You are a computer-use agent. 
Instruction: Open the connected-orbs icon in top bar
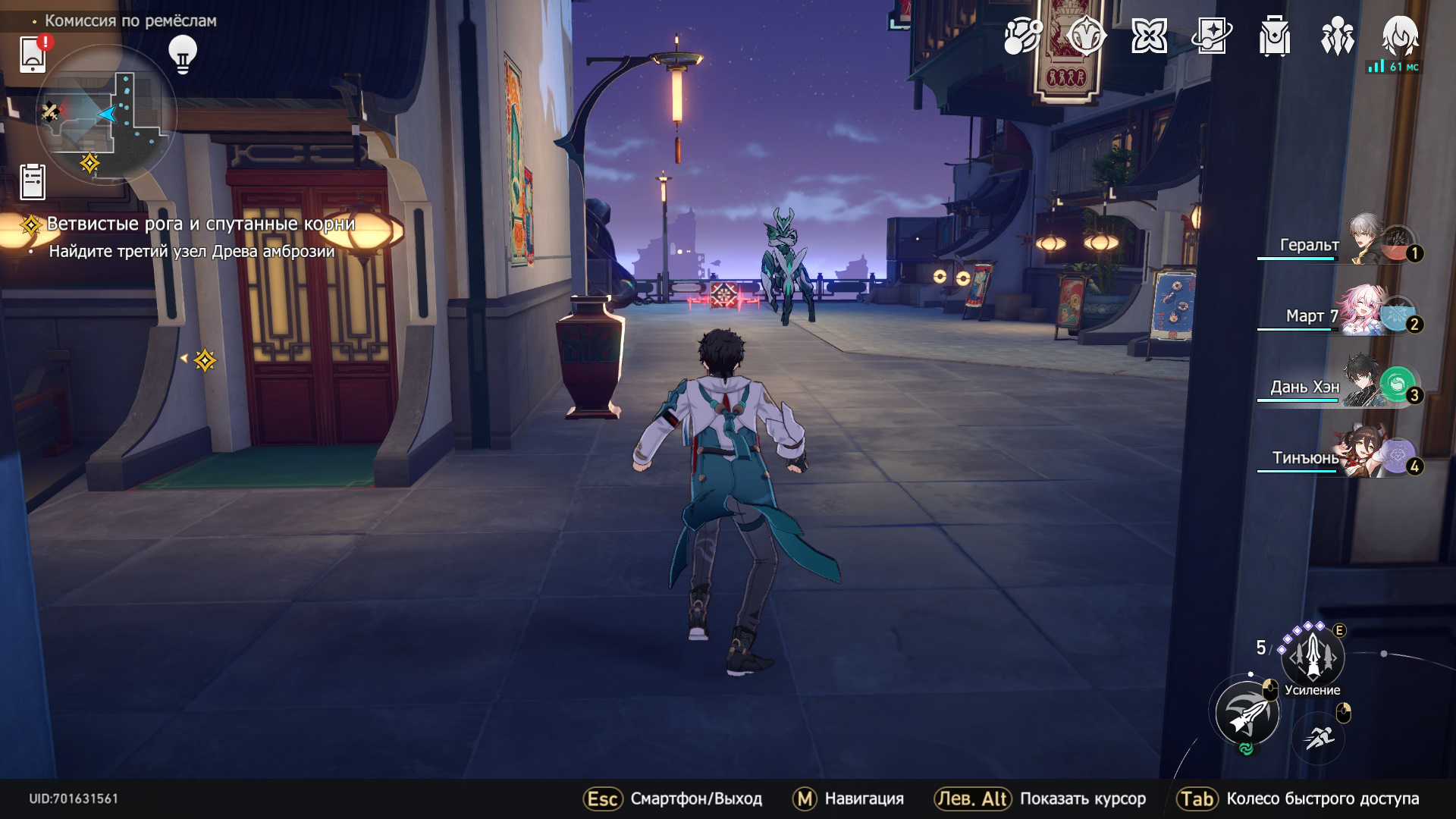(1023, 36)
